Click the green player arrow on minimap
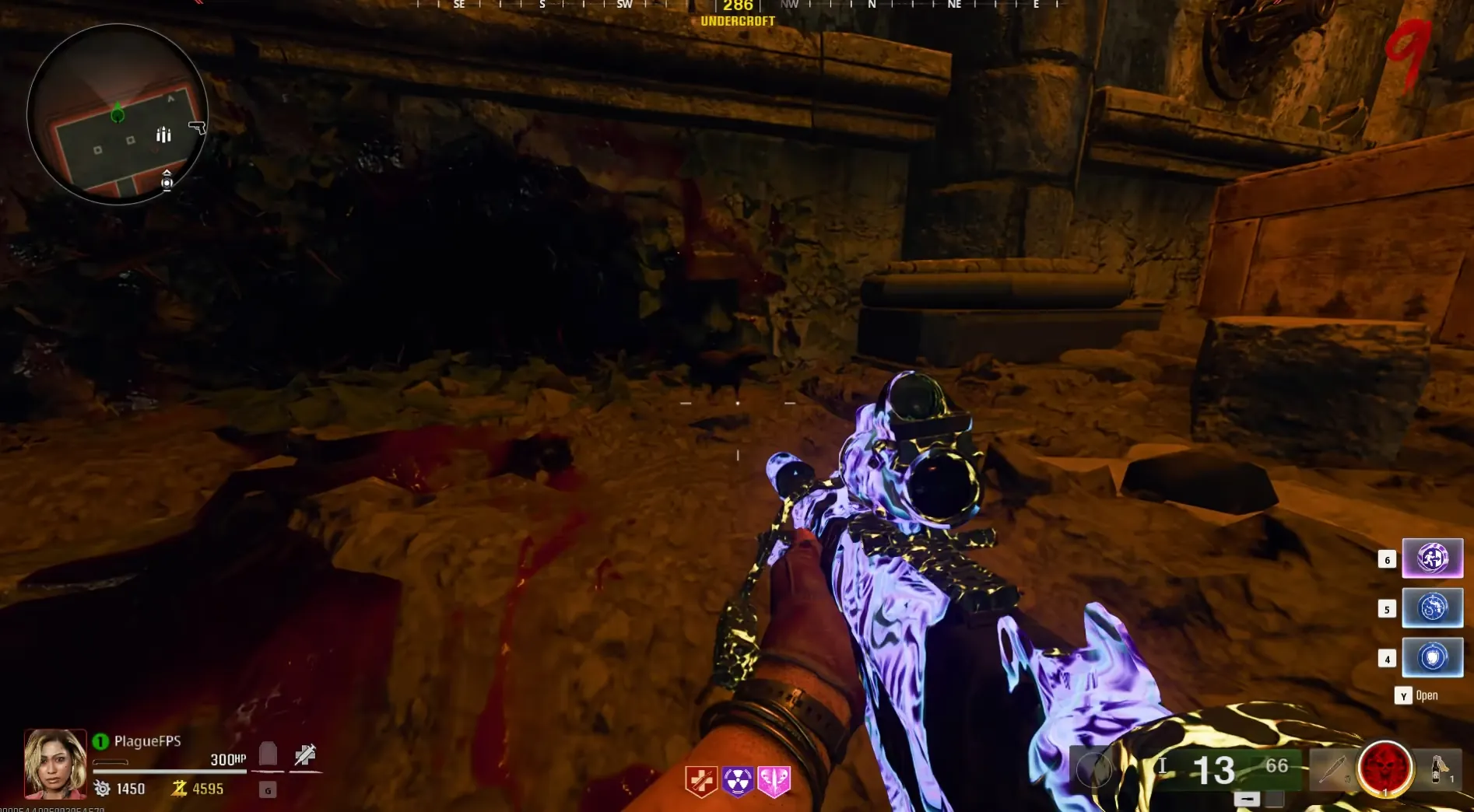 118,114
